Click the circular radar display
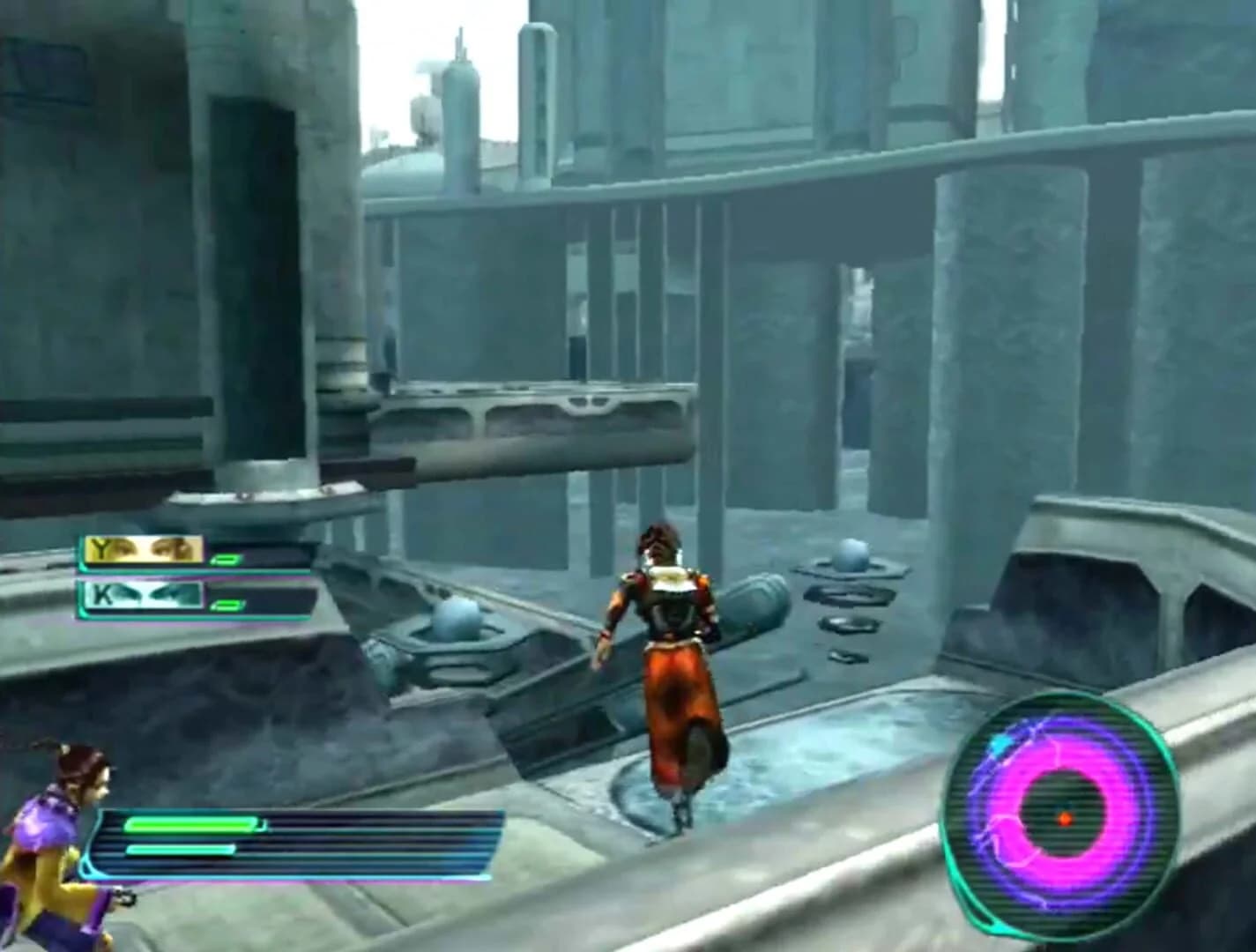The width and height of the screenshot is (1256, 952). pos(1062,815)
